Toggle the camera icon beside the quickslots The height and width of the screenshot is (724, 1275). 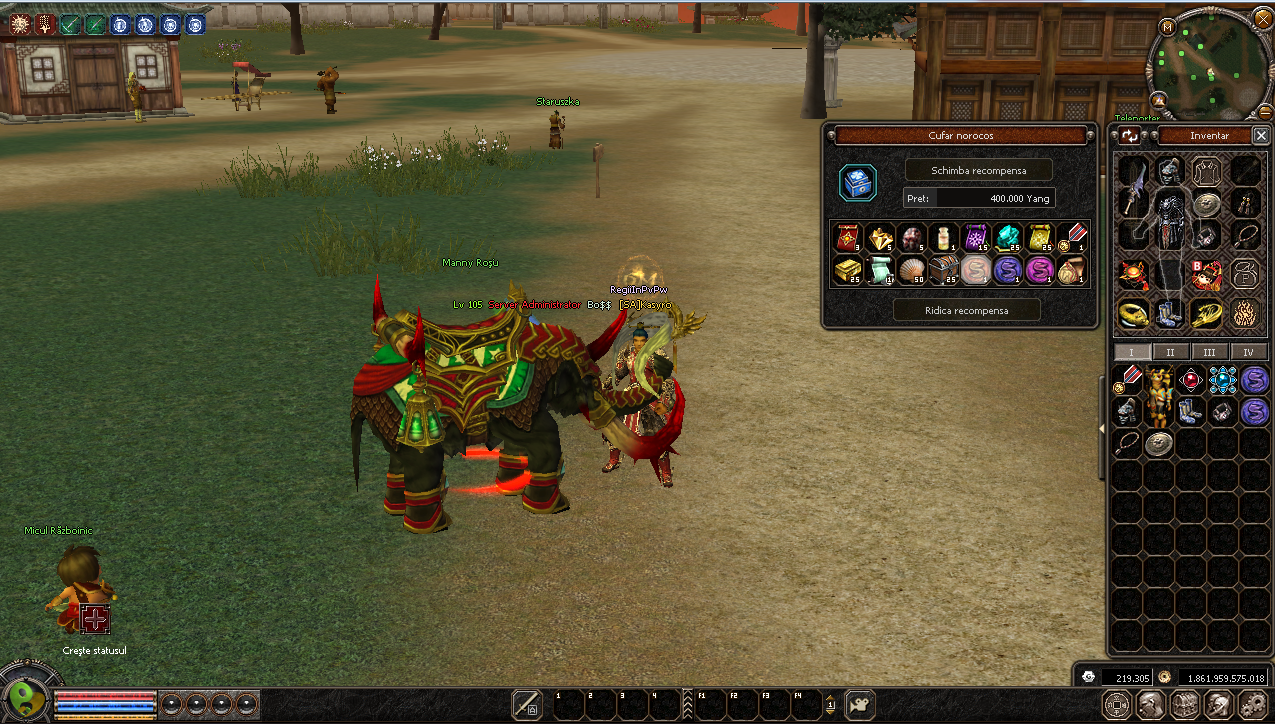[860, 704]
